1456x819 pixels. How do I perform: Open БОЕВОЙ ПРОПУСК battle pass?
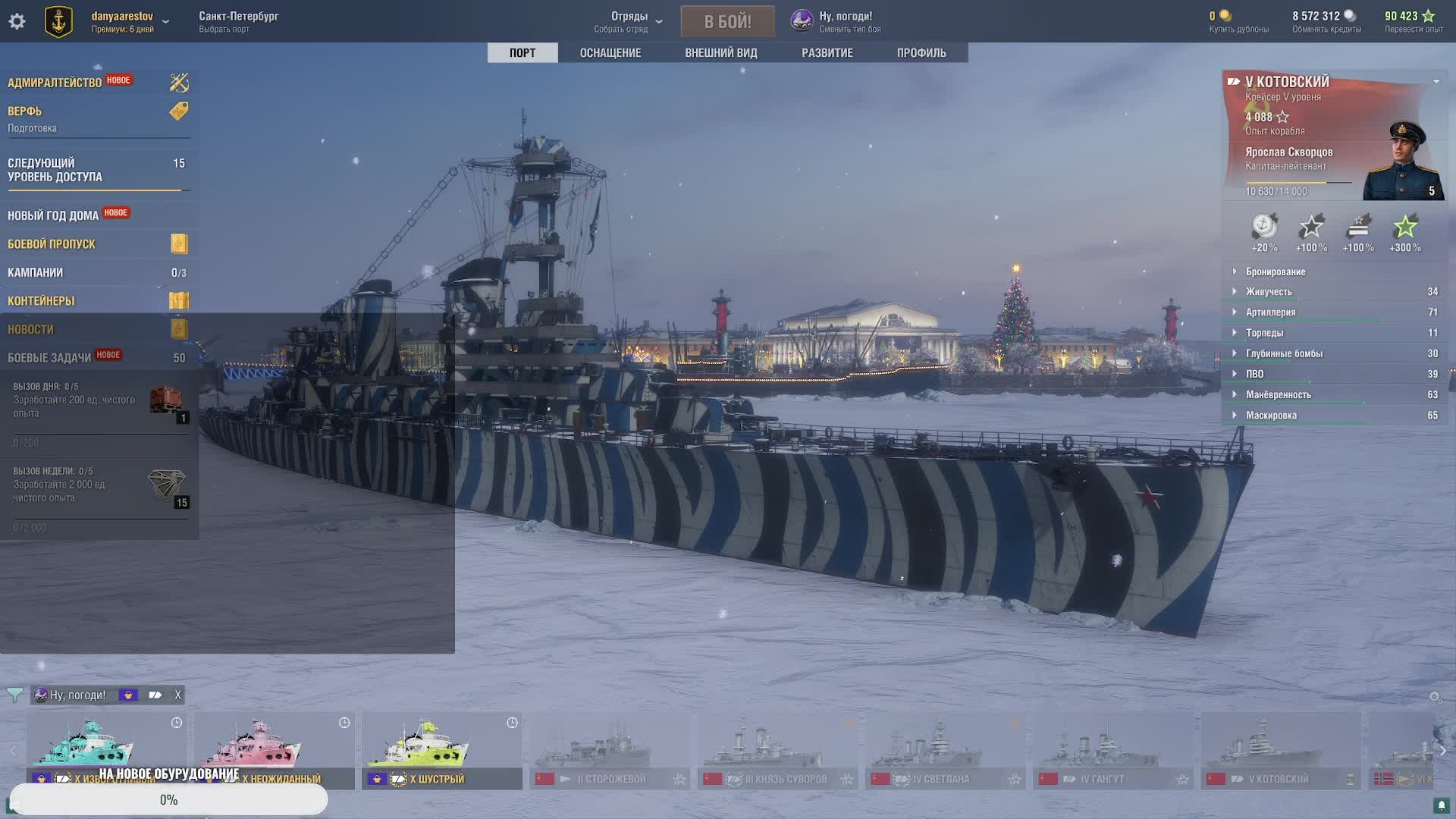tap(52, 244)
